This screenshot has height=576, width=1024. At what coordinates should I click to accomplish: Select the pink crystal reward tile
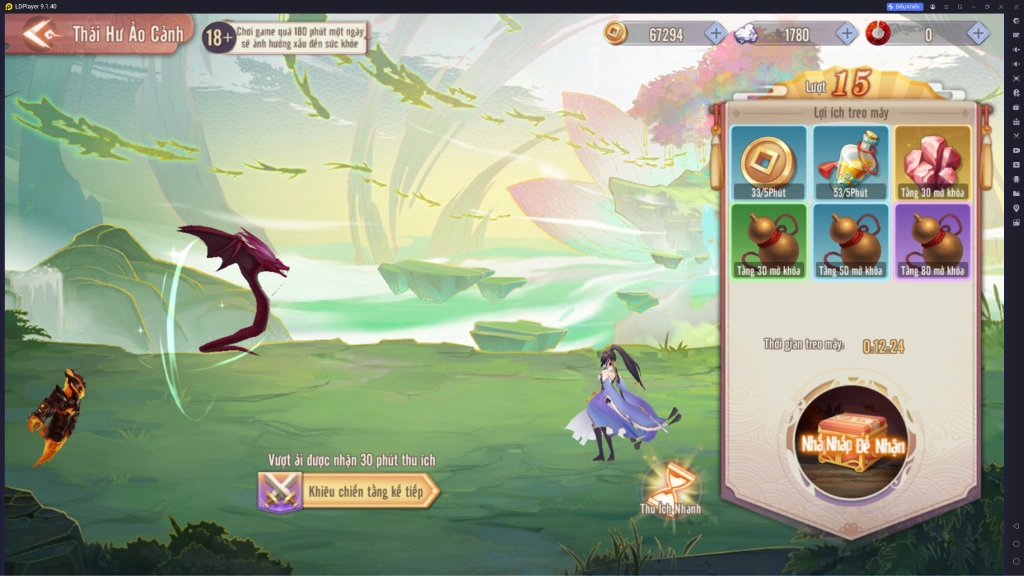click(932, 162)
